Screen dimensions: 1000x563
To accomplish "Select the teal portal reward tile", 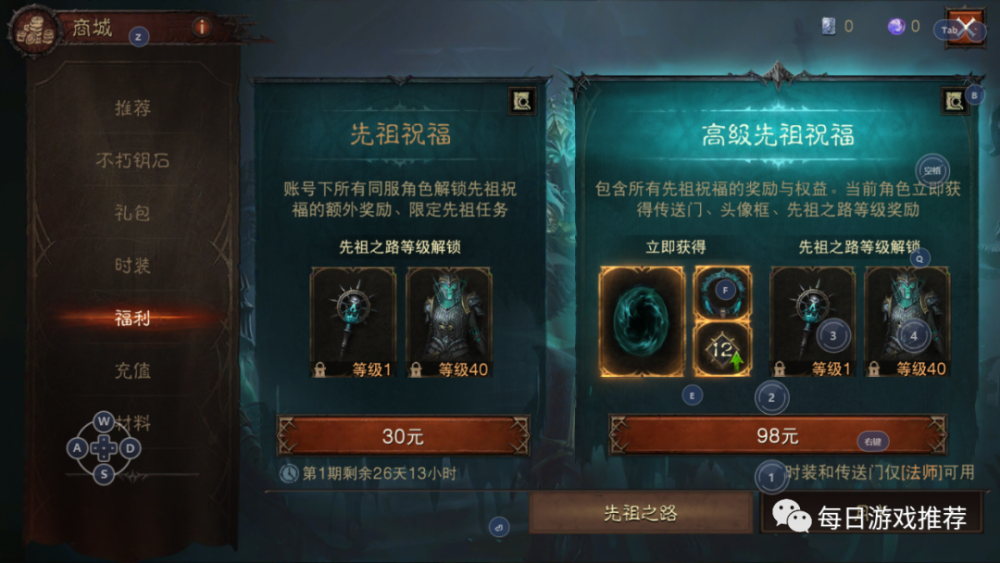I will [641, 321].
